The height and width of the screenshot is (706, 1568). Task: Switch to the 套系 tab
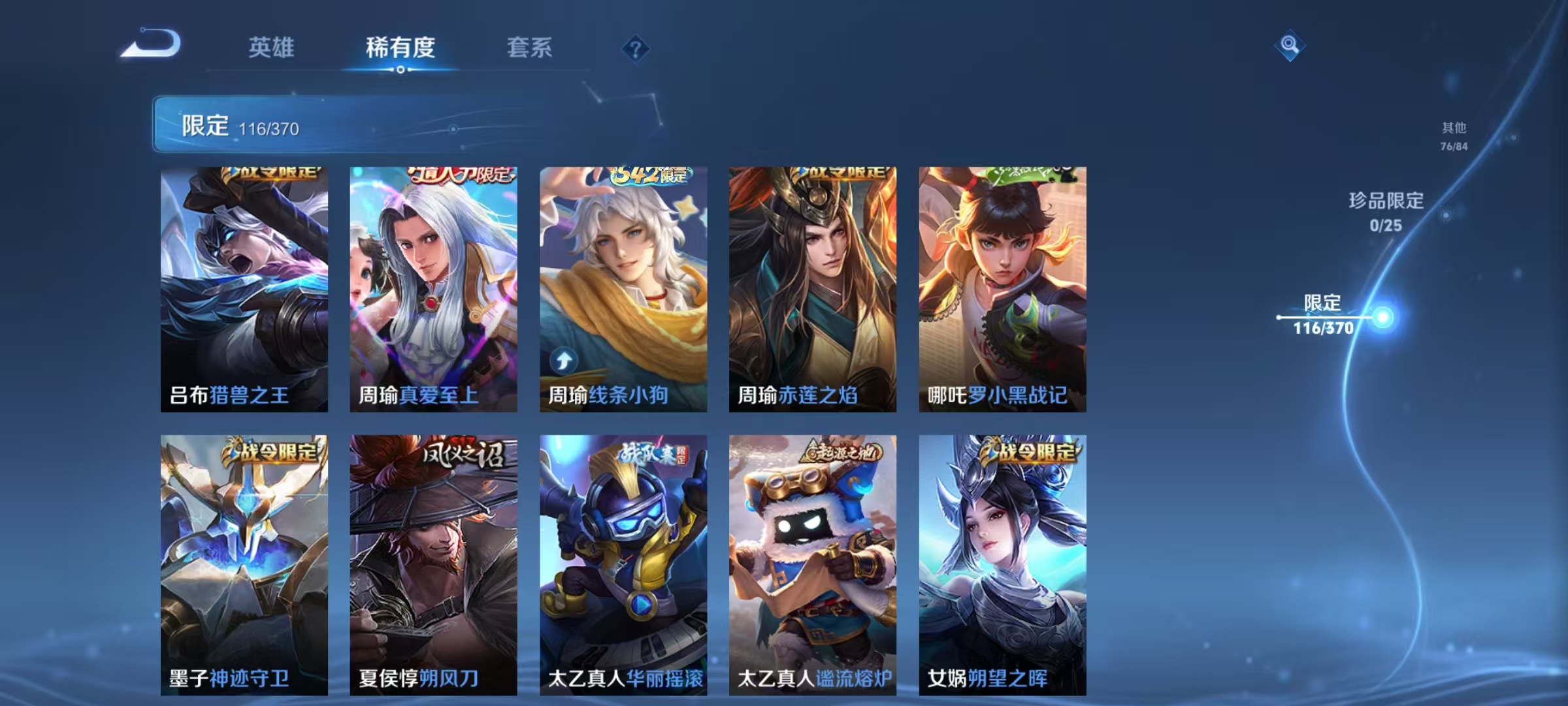point(530,48)
